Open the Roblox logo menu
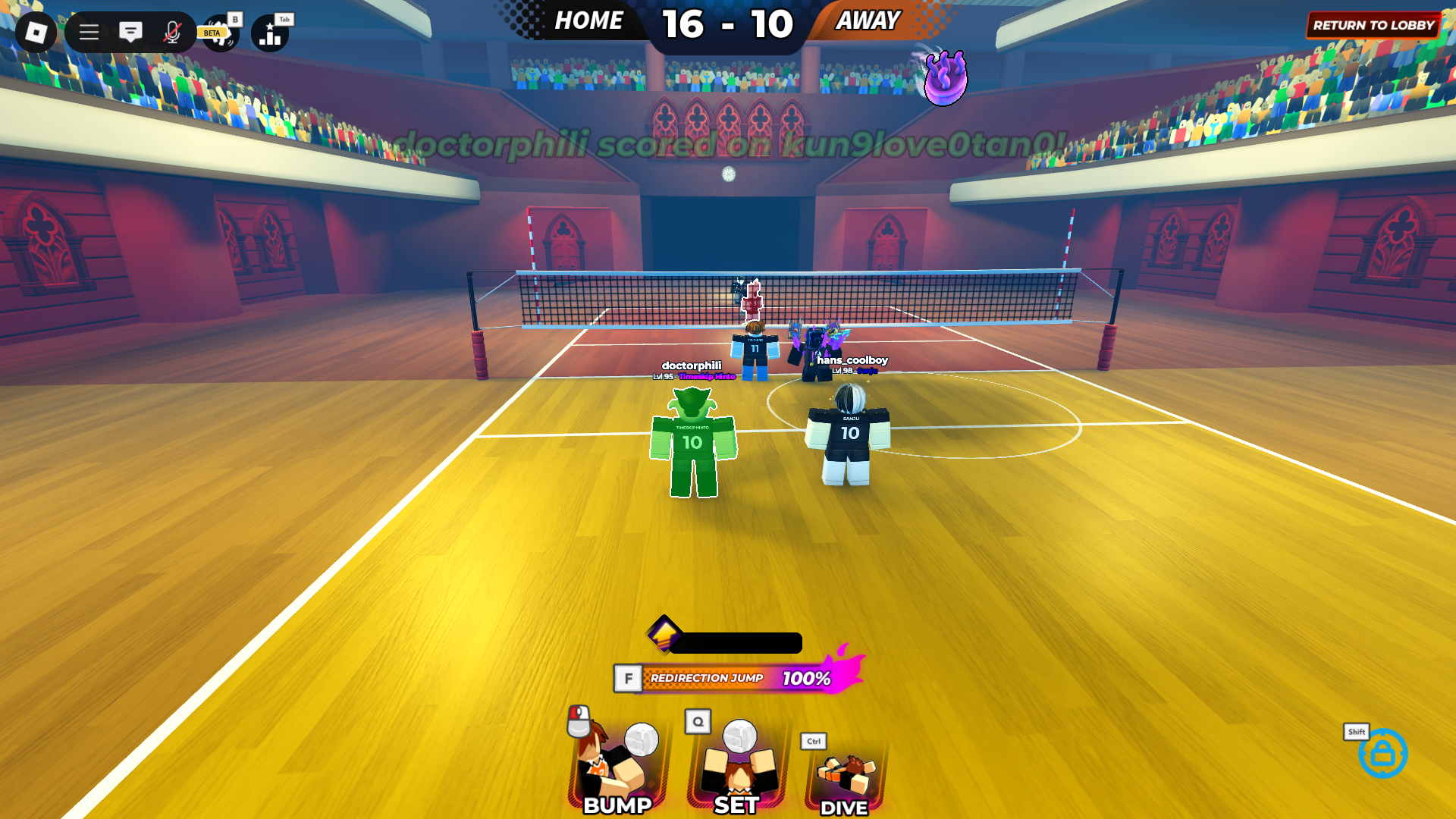Image resolution: width=1456 pixels, height=819 pixels. pos(36,33)
